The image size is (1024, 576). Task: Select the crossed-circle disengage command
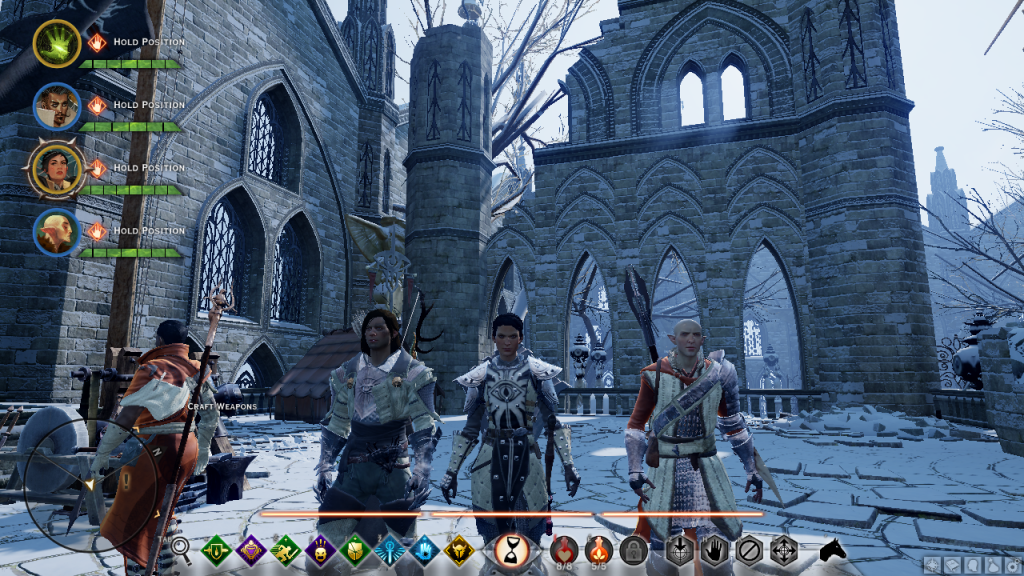point(749,549)
